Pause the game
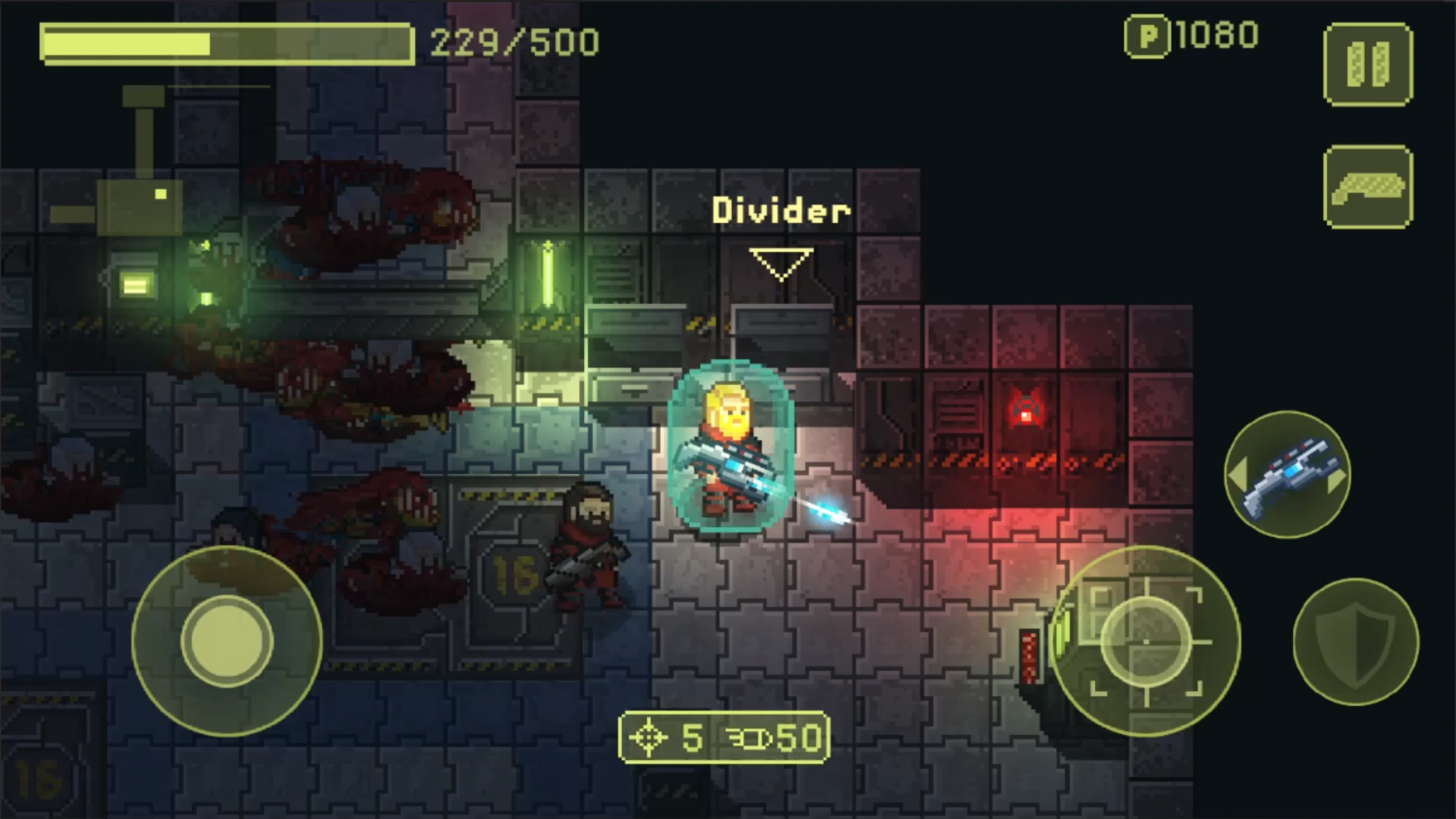This screenshot has height=819, width=1456. pyautogui.click(x=1368, y=64)
